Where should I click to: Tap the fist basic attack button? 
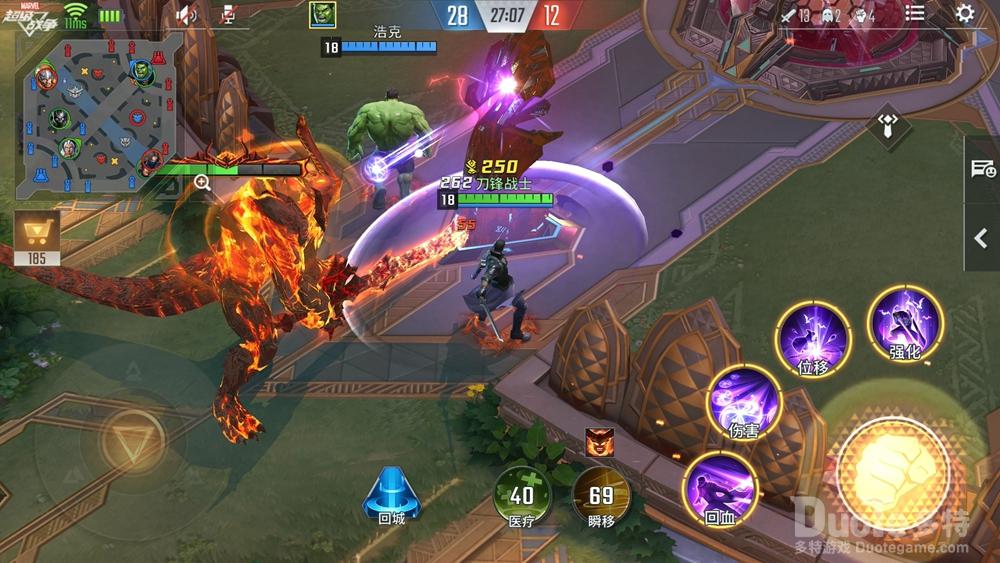coord(892,469)
